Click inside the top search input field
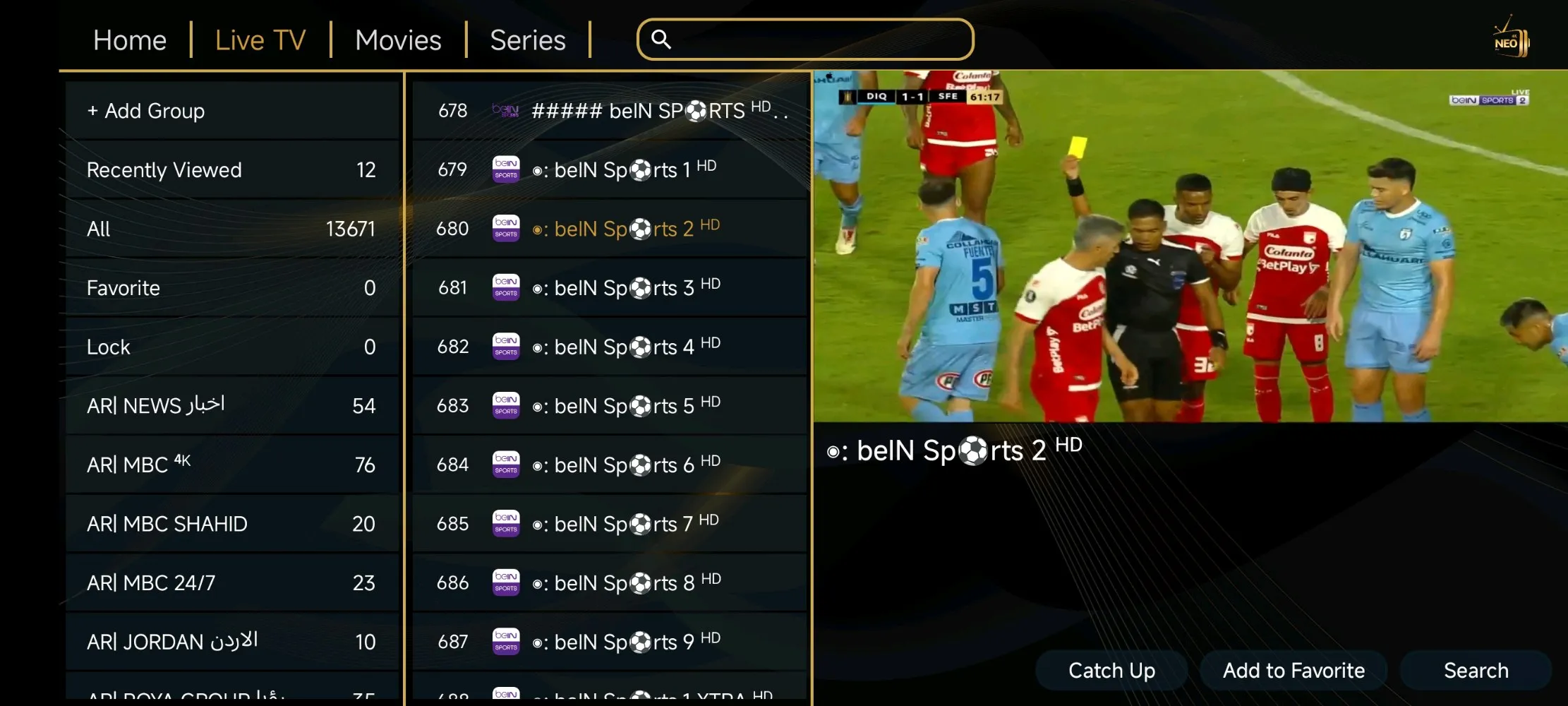Screen dimensions: 1568x706 [804, 40]
